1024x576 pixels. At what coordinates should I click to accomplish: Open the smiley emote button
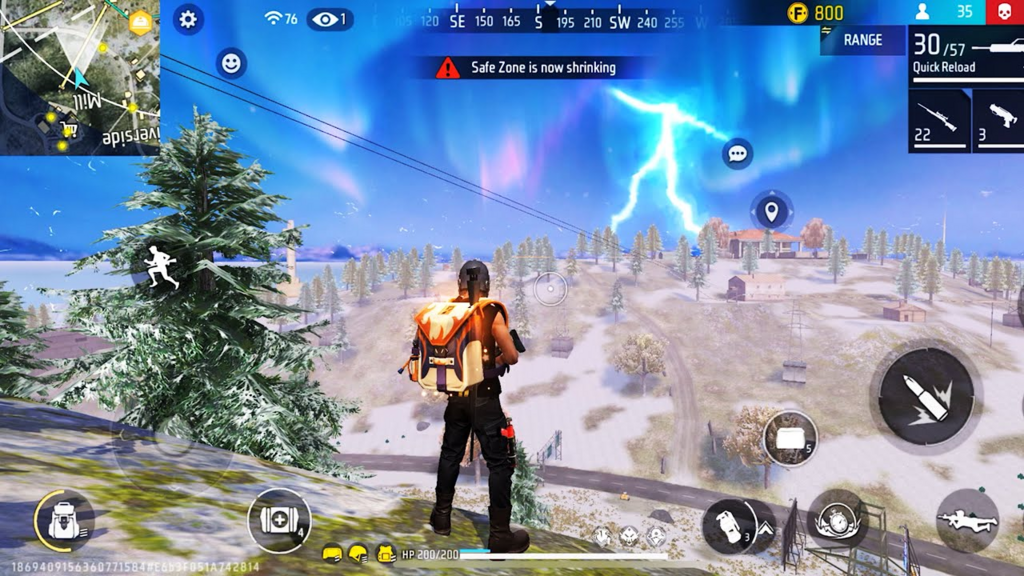coord(231,63)
